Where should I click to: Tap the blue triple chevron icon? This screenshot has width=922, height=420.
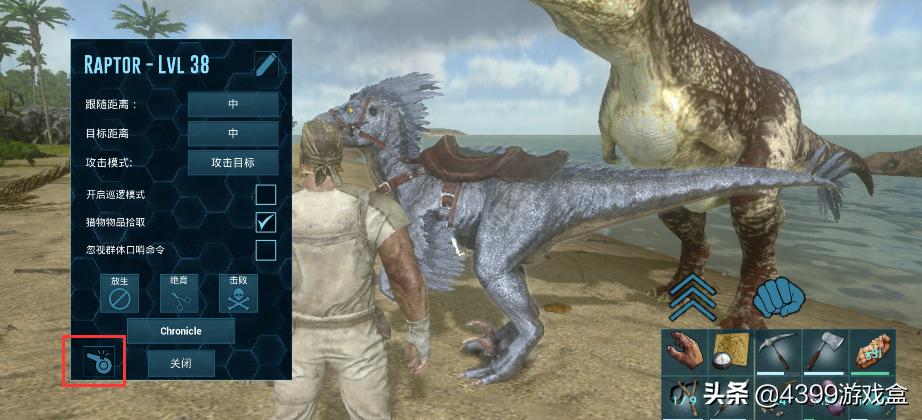[692, 298]
